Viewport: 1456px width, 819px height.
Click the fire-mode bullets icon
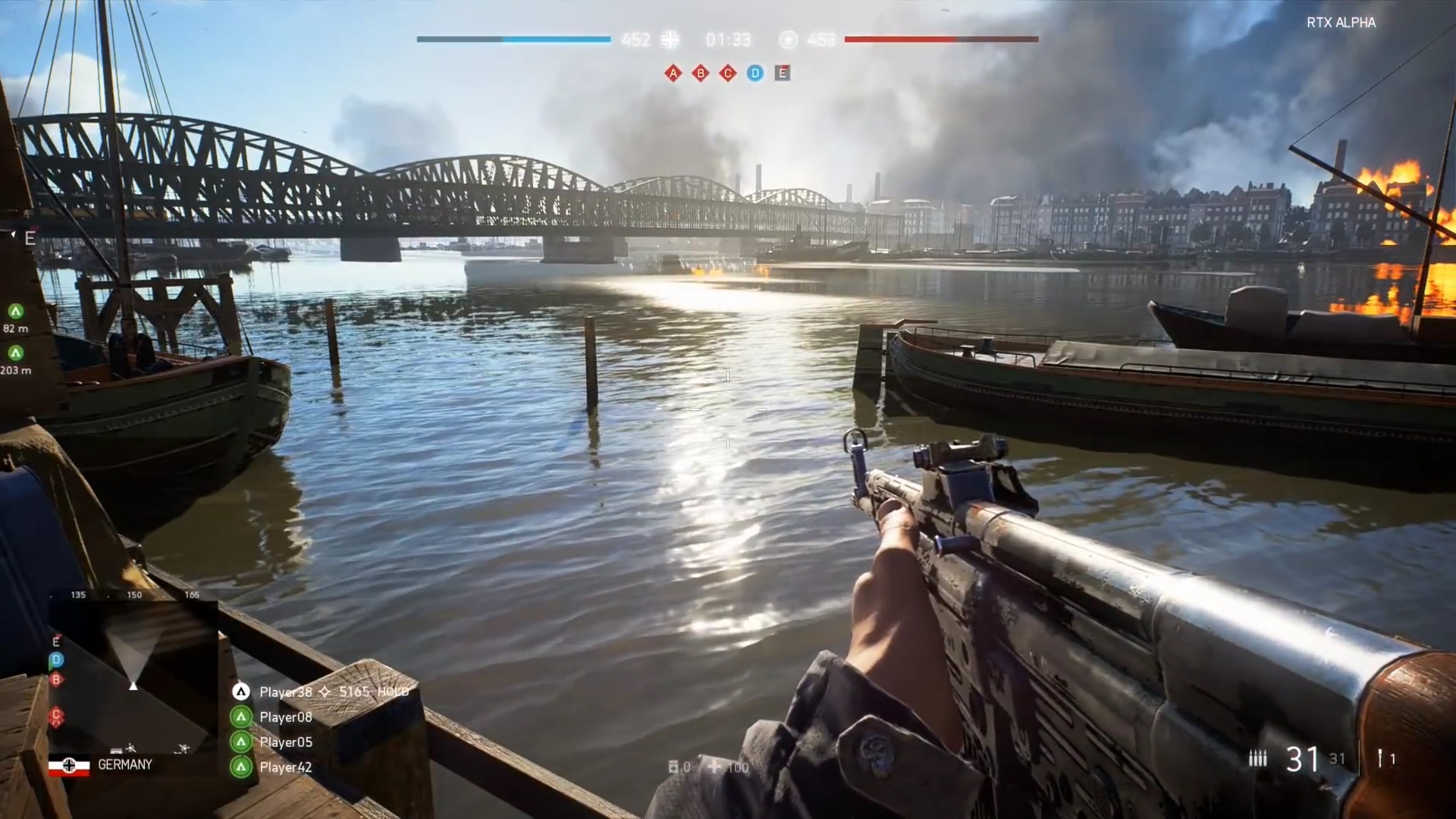(1257, 758)
